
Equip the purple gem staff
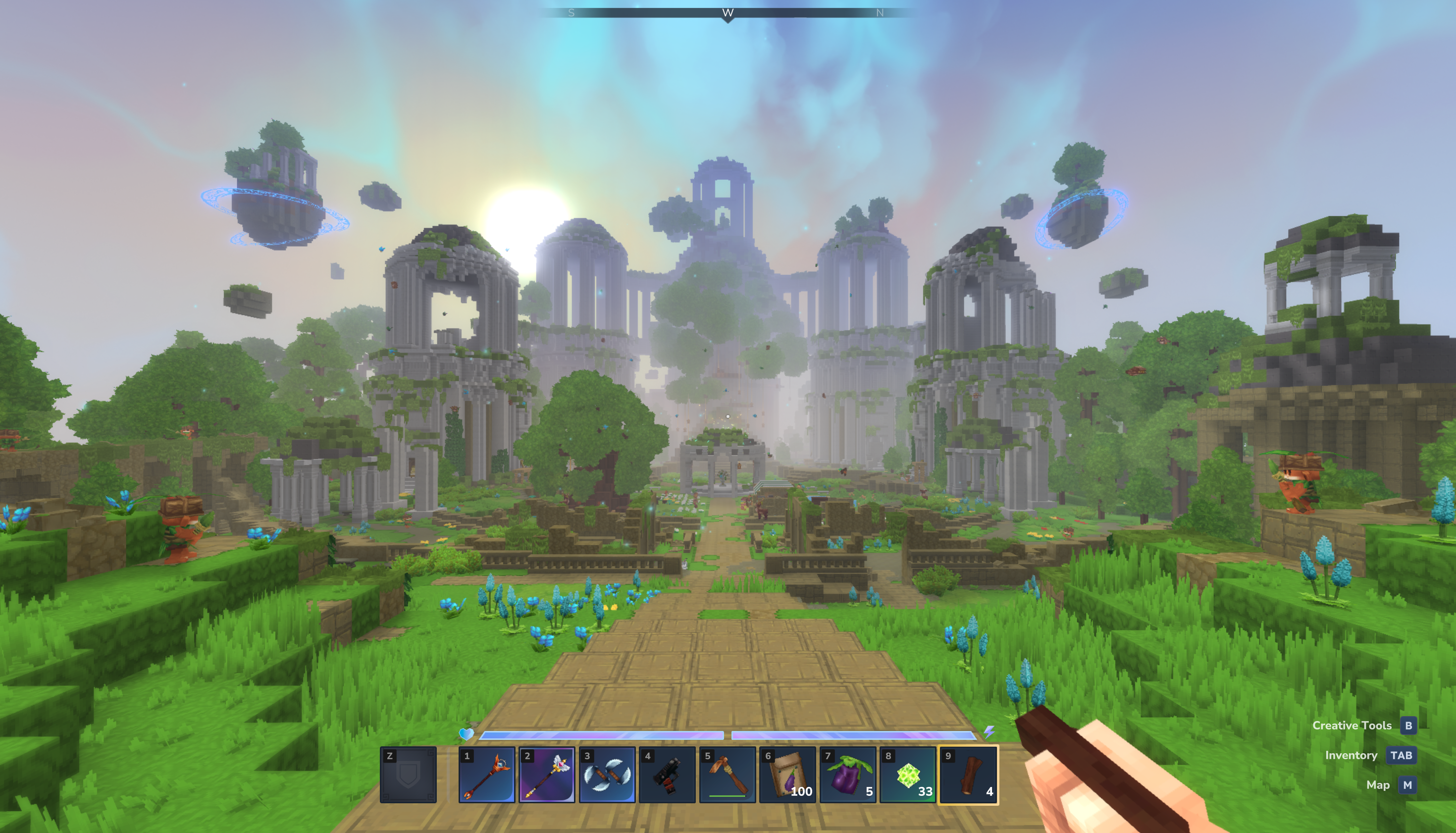click(547, 775)
